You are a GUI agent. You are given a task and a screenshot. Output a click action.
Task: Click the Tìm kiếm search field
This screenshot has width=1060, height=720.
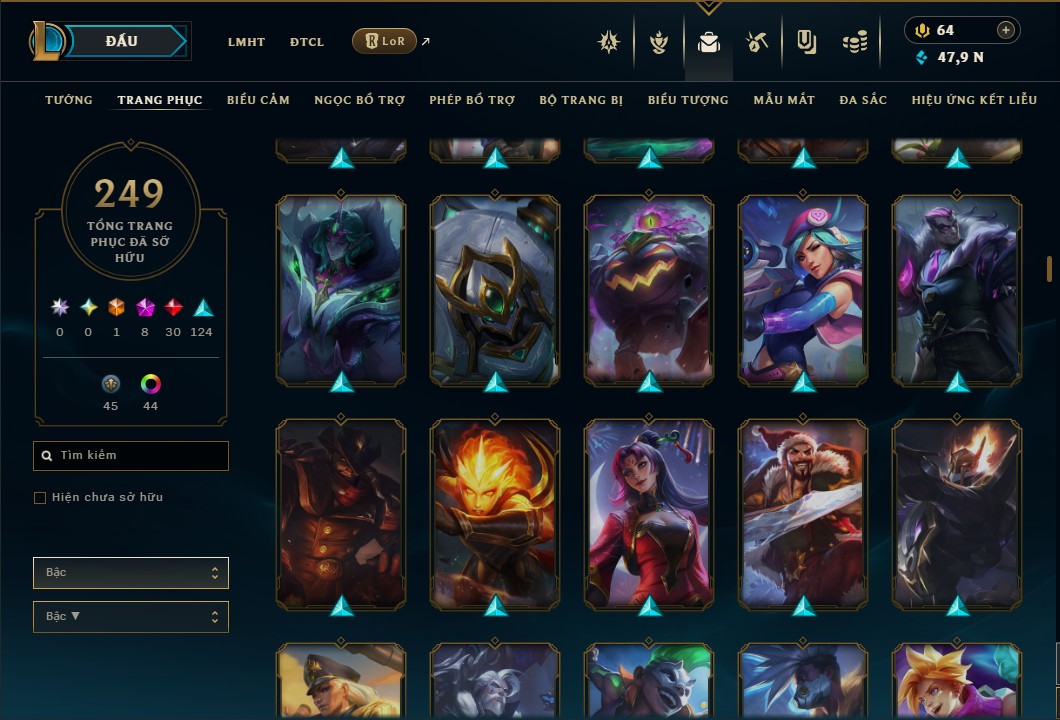tap(131, 456)
